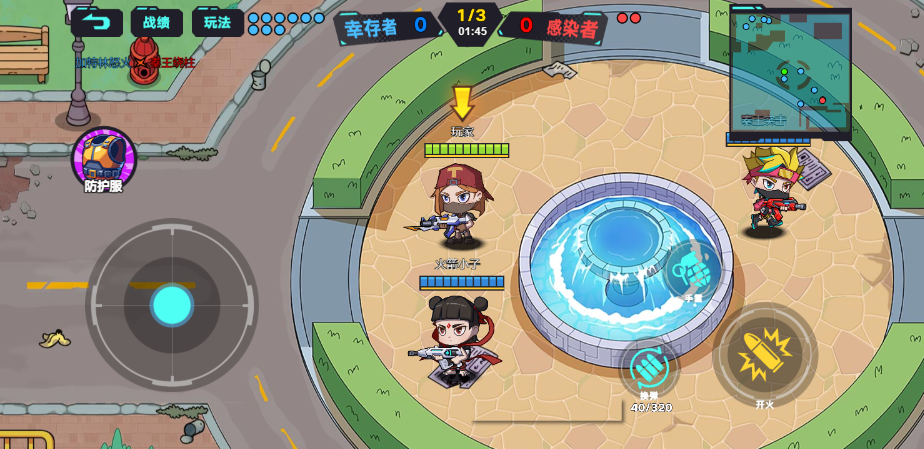Screen dimensions: 924x449
Task: Open the 战绩 battle record panel
Action: pyautogui.click(x=156, y=22)
